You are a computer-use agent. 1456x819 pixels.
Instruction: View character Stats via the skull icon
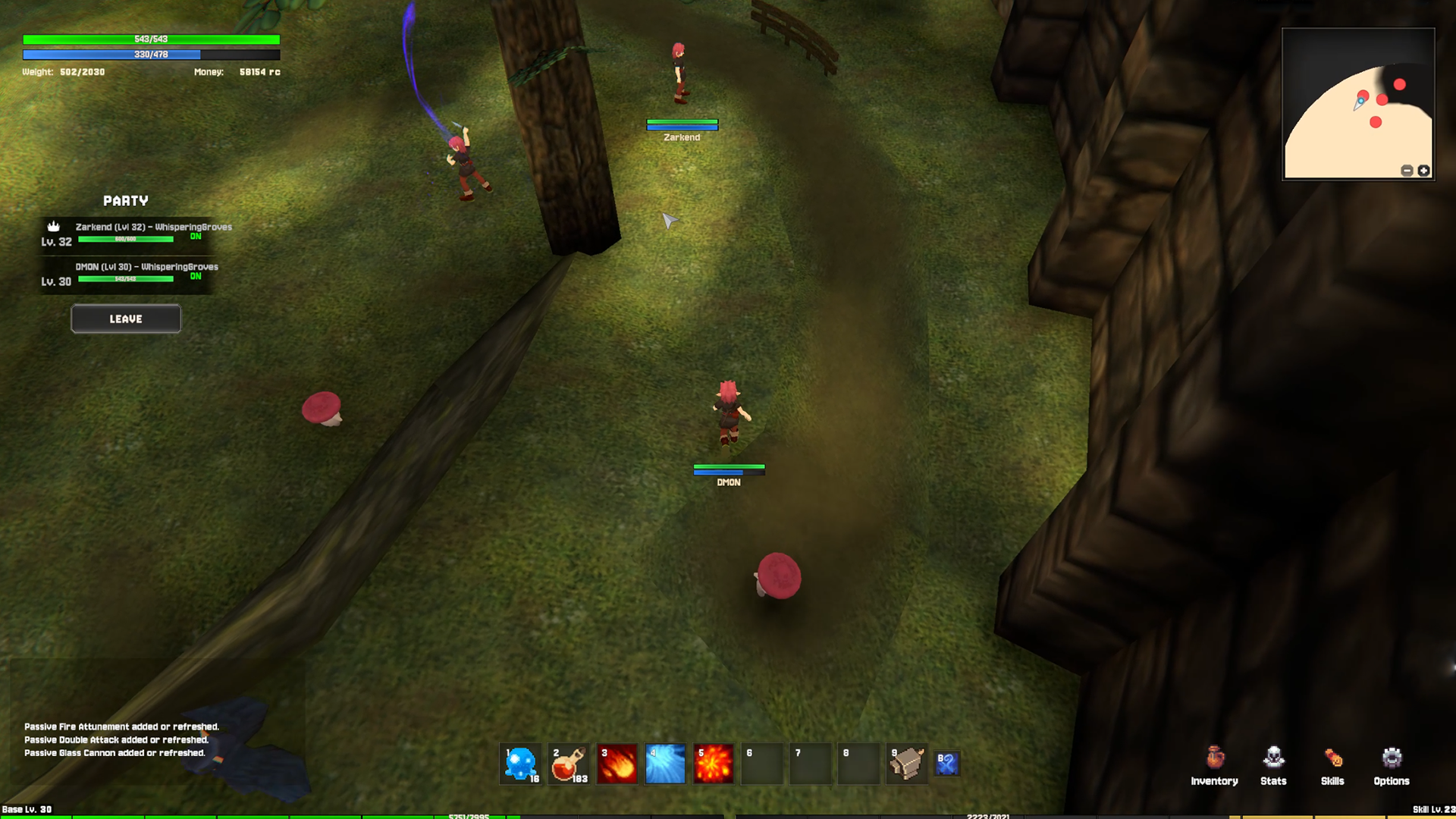[x=1272, y=758]
